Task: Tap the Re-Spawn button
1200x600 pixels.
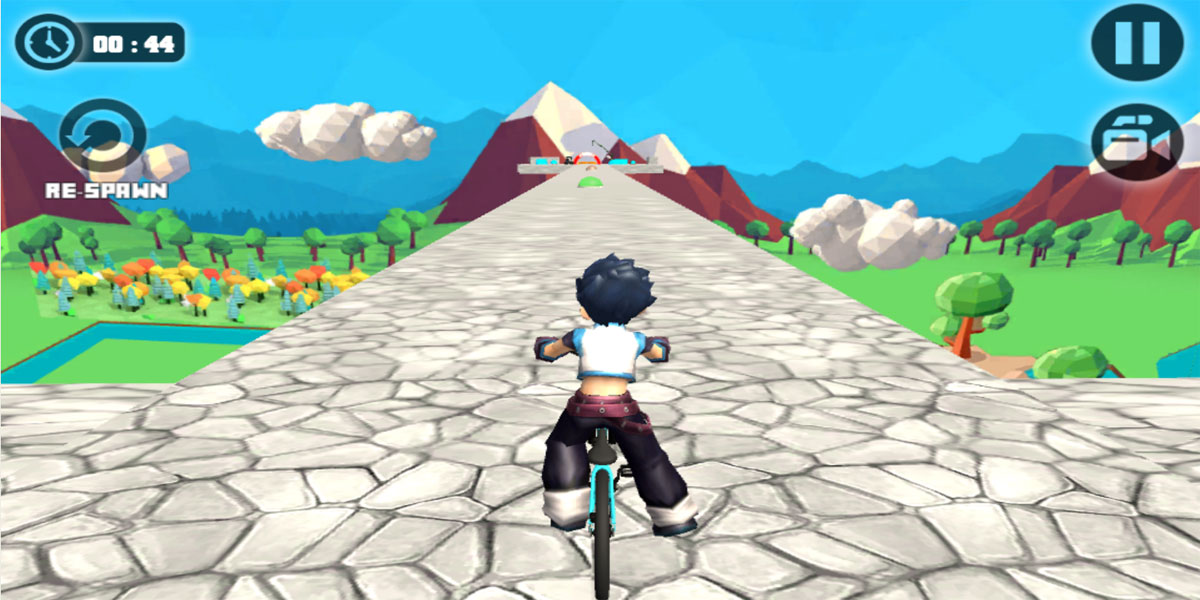Action: click(x=103, y=138)
